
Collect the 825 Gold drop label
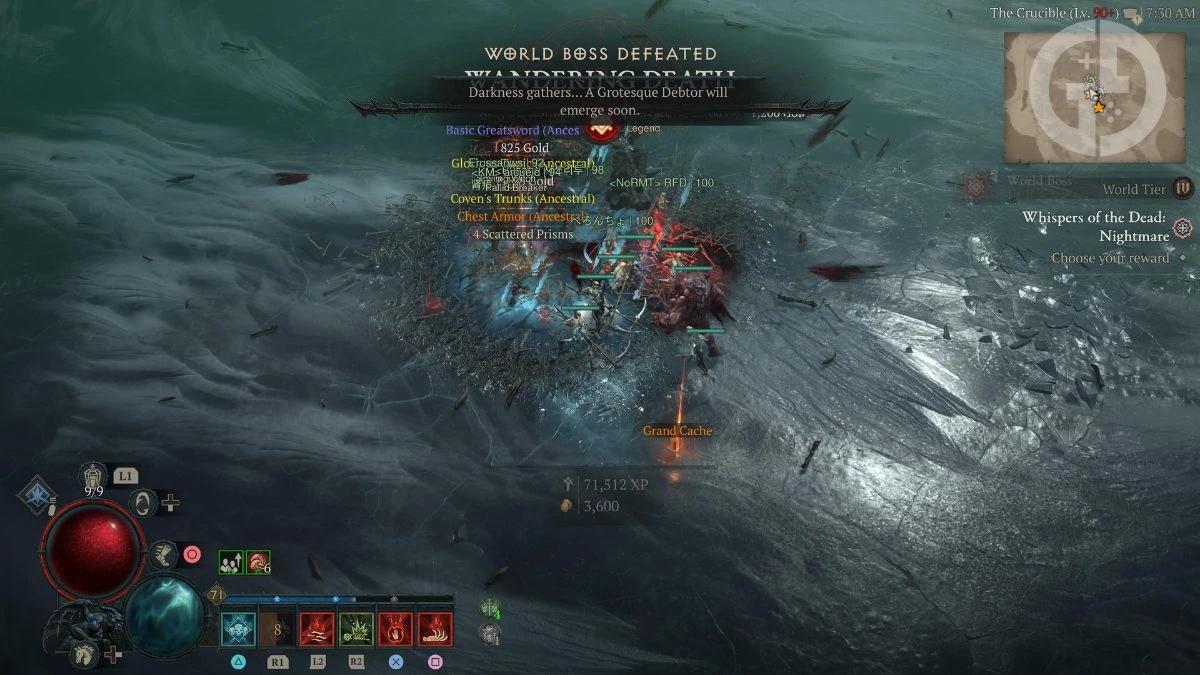click(x=524, y=148)
